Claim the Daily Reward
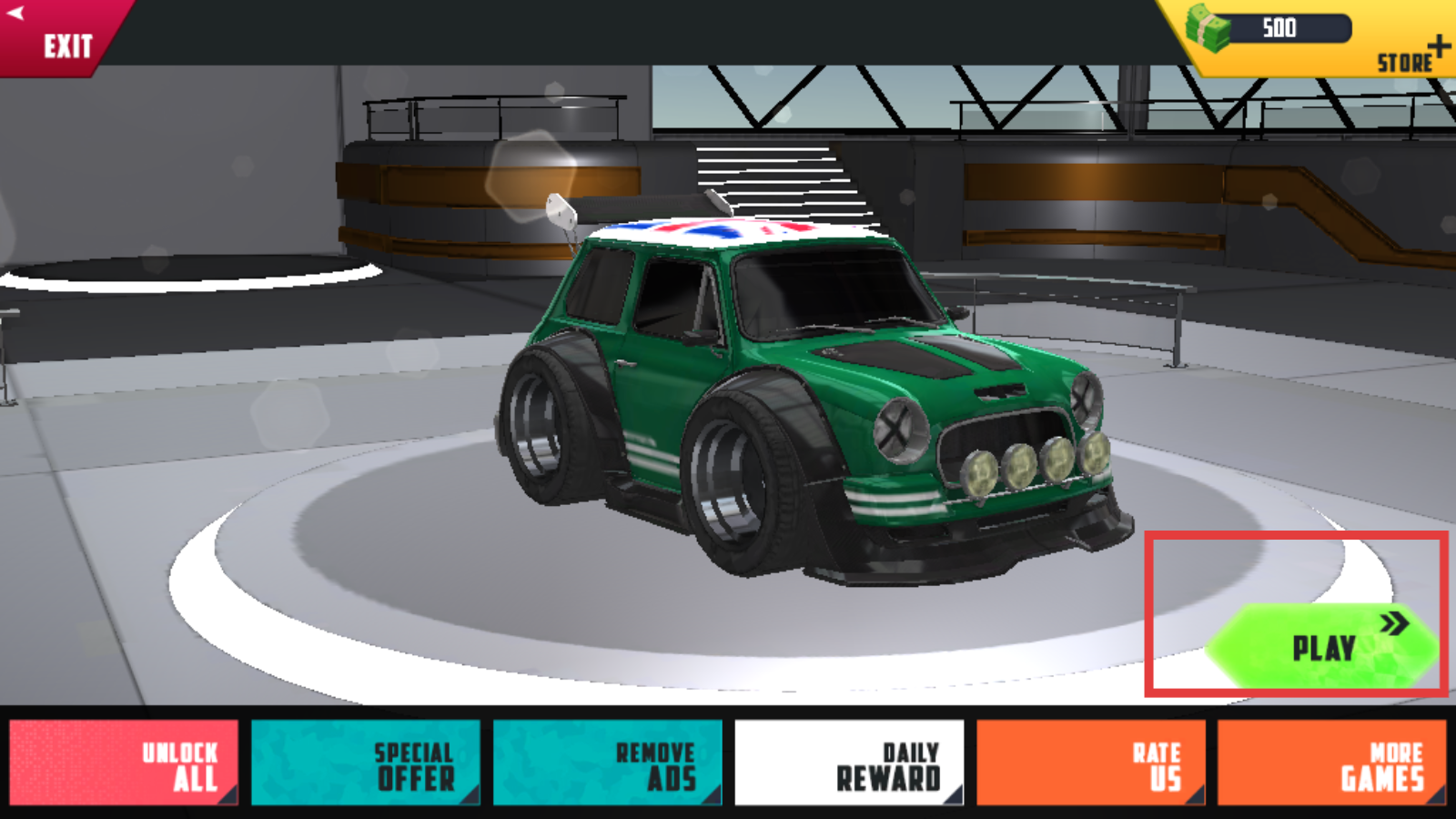 tap(849, 763)
